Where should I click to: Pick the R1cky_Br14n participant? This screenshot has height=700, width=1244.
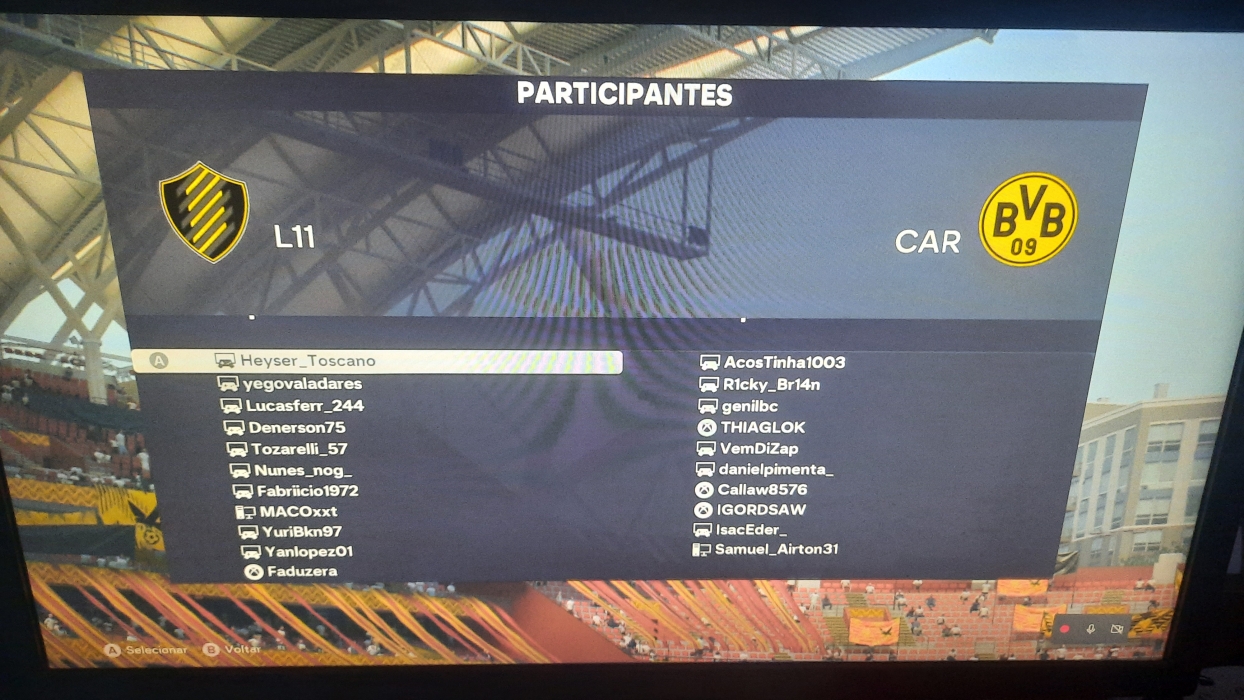tap(771, 385)
